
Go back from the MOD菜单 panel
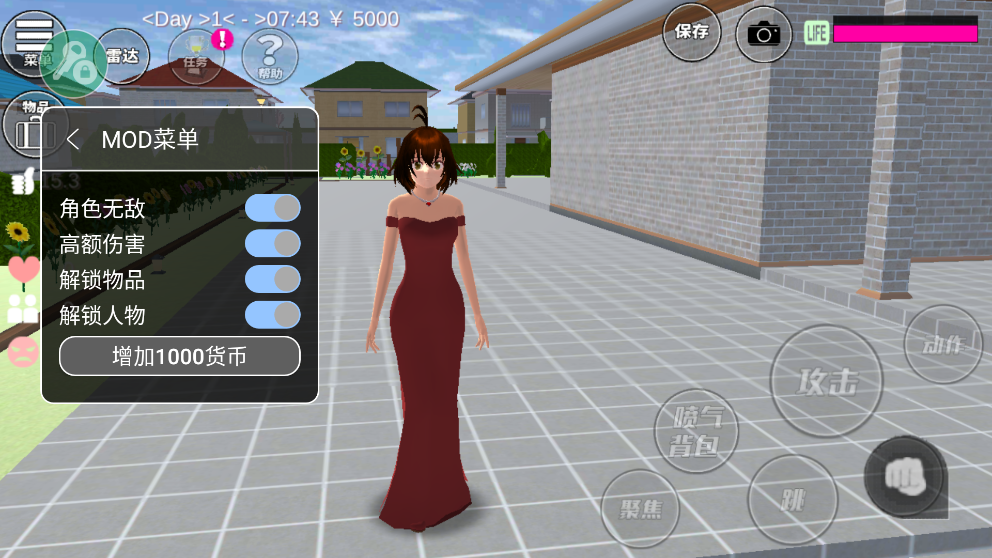pos(72,139)
